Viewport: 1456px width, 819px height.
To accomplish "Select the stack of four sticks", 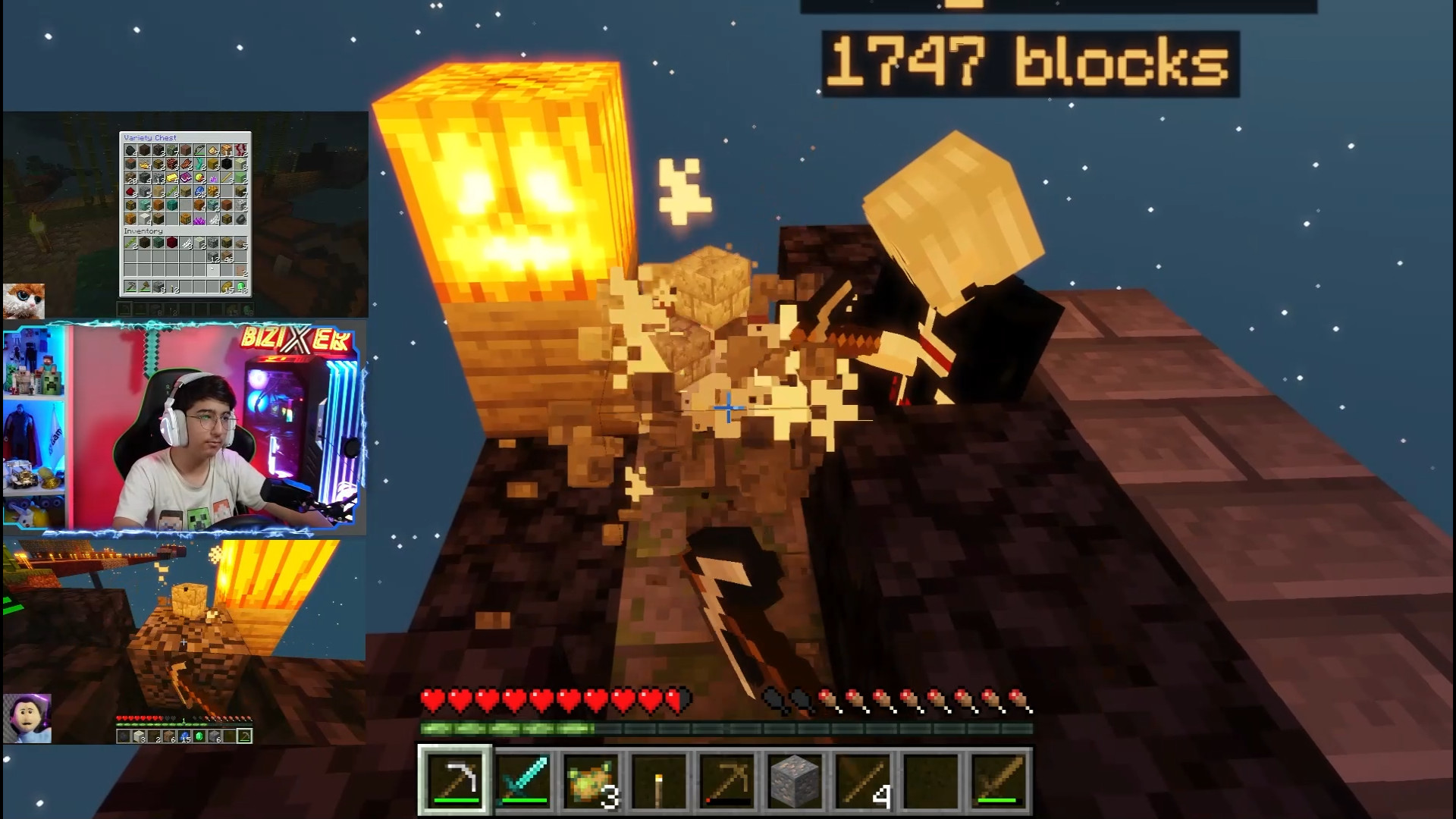I will (864, 780).
